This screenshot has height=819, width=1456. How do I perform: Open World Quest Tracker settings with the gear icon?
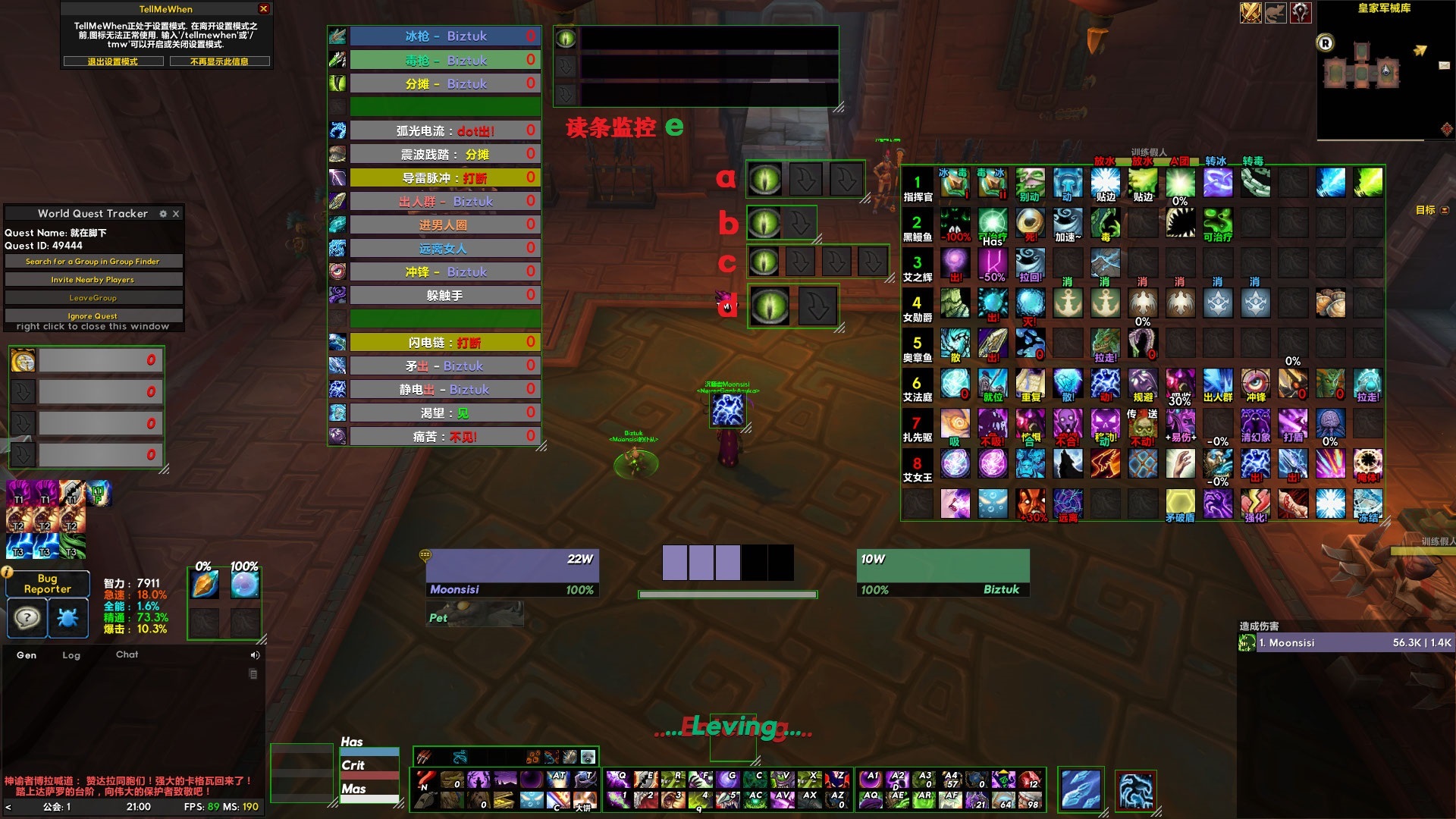[x=163, y=213]
